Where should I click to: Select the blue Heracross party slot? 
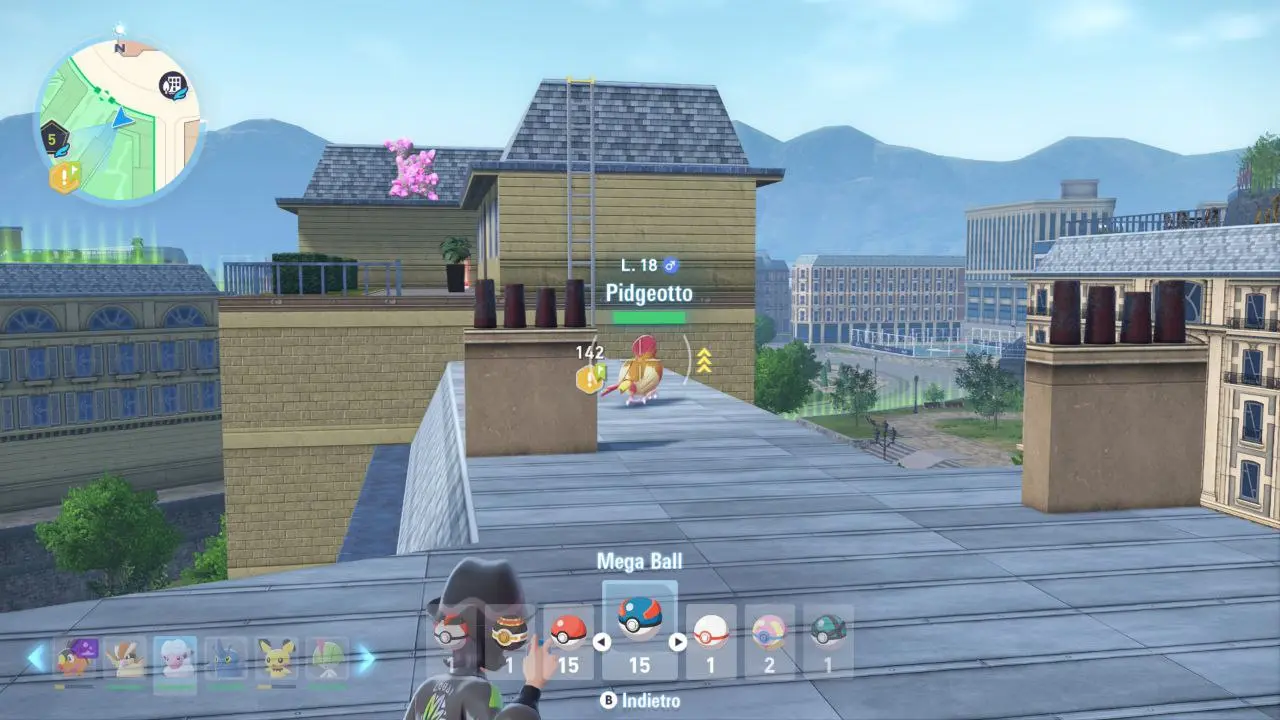[x=225, y=658]
